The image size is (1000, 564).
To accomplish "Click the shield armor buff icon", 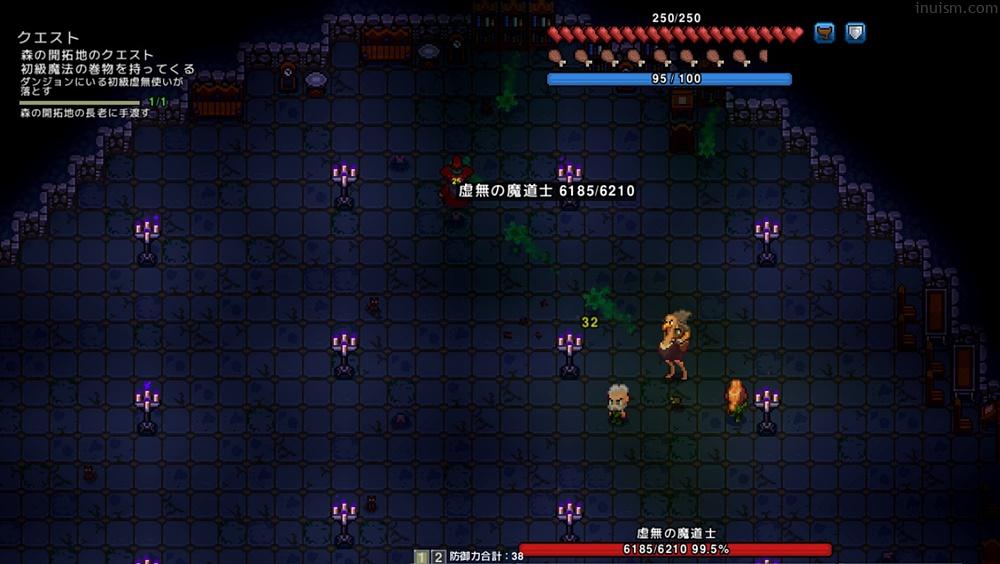I will 855,33.
